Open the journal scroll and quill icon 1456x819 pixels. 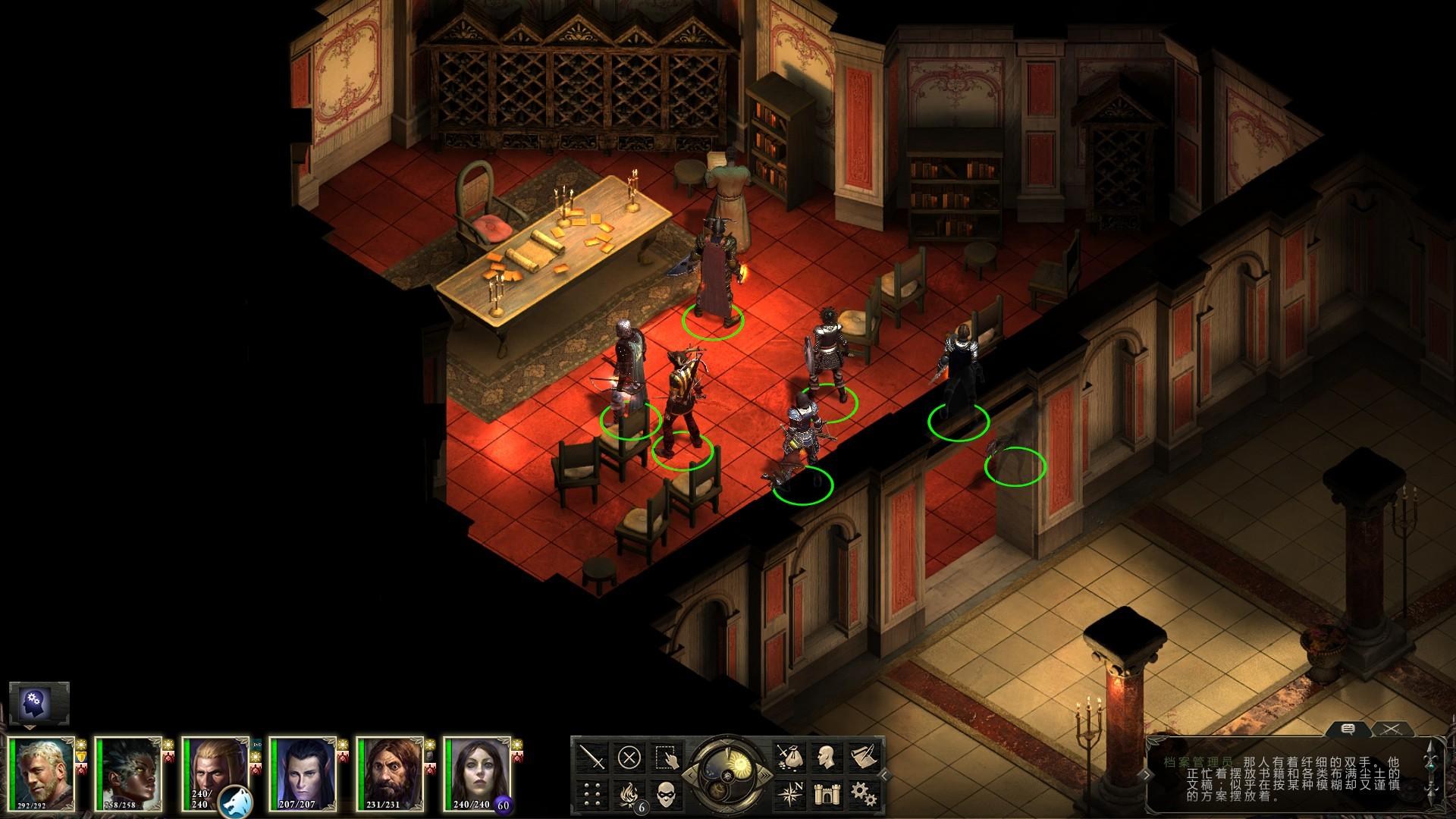[x=862, y=757]
